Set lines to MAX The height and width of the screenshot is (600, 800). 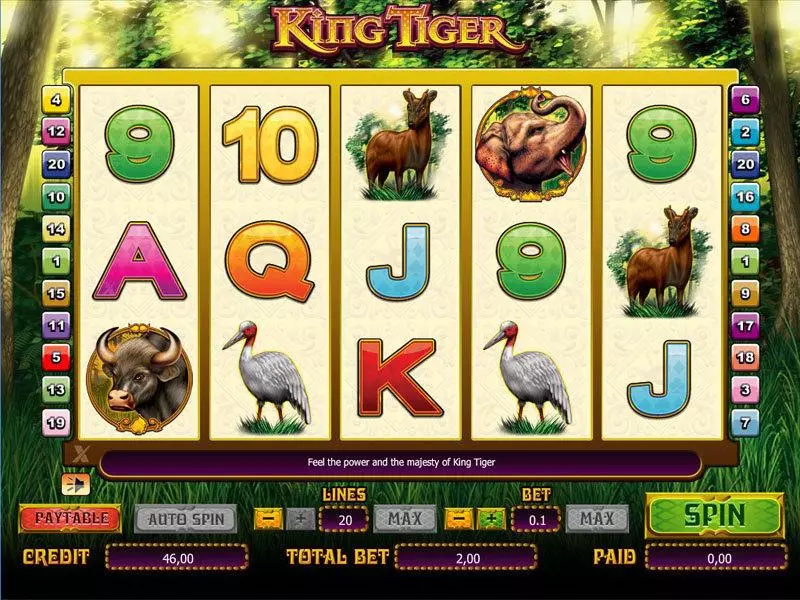405,519
